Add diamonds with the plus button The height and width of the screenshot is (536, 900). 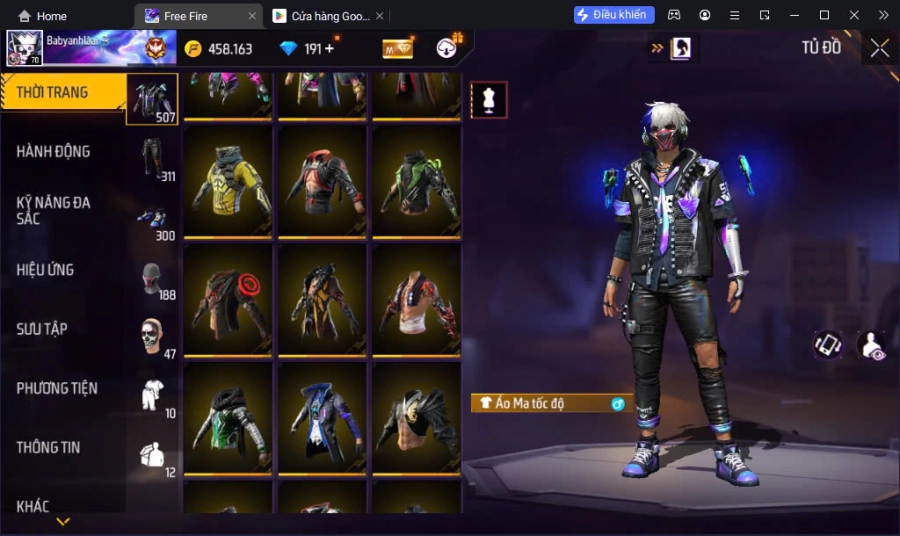[x=330, y=48]
